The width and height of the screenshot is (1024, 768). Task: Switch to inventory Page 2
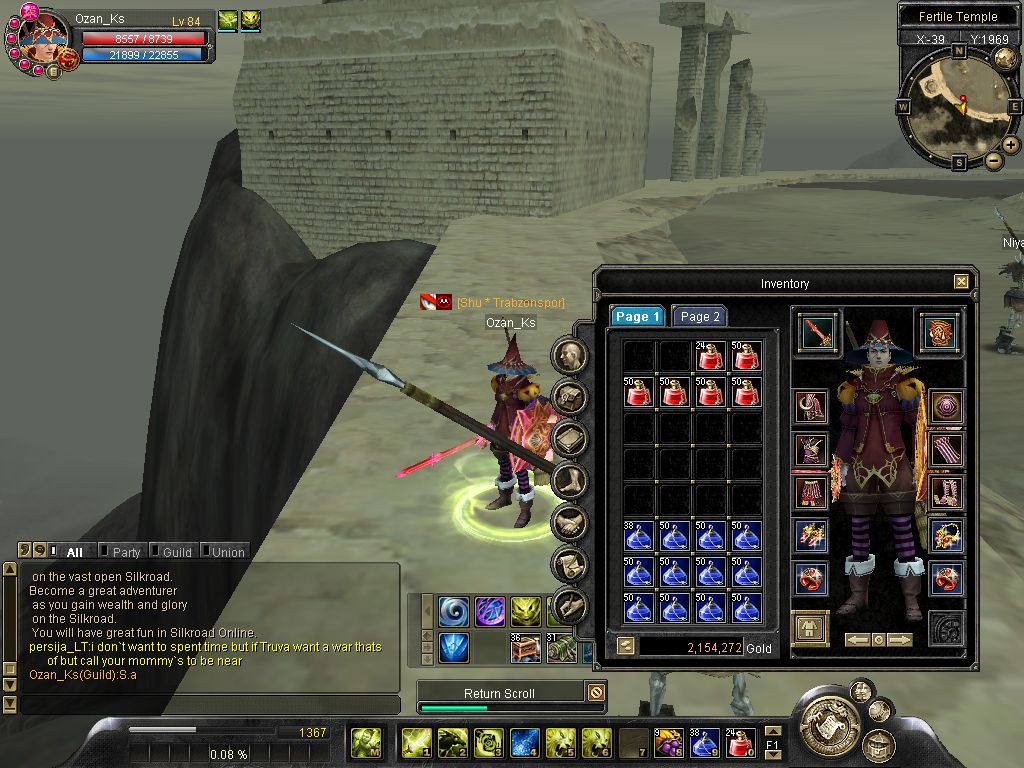[700, 317]
